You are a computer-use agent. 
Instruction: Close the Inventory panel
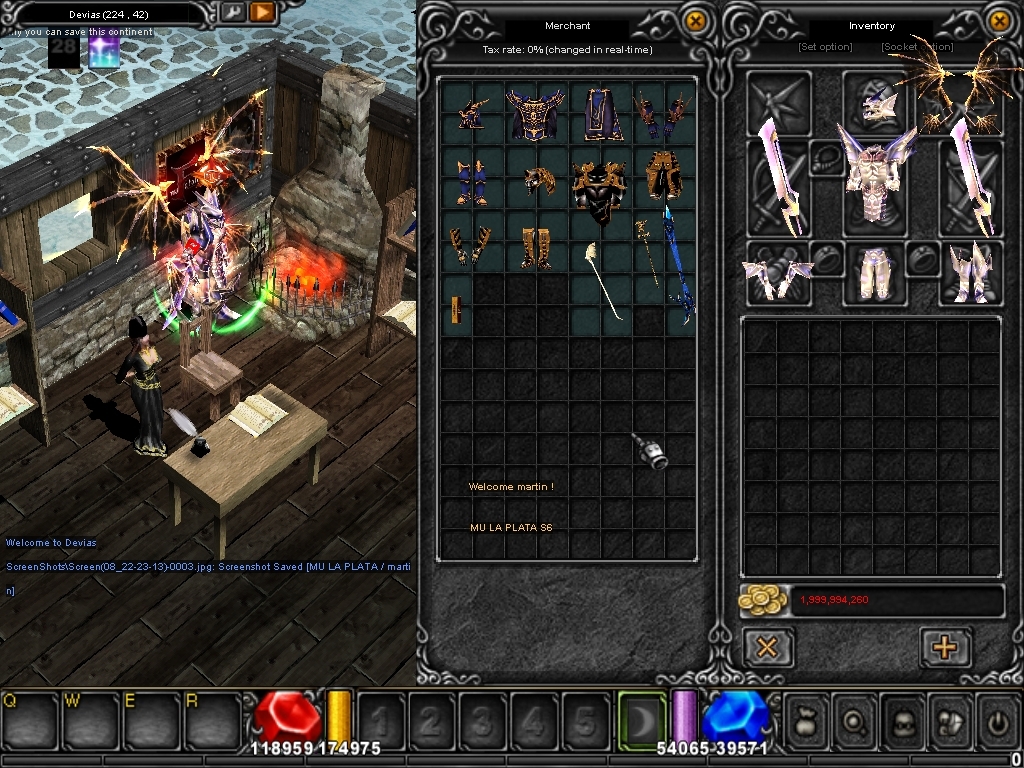pyautogui.click(x=998, y=21)
